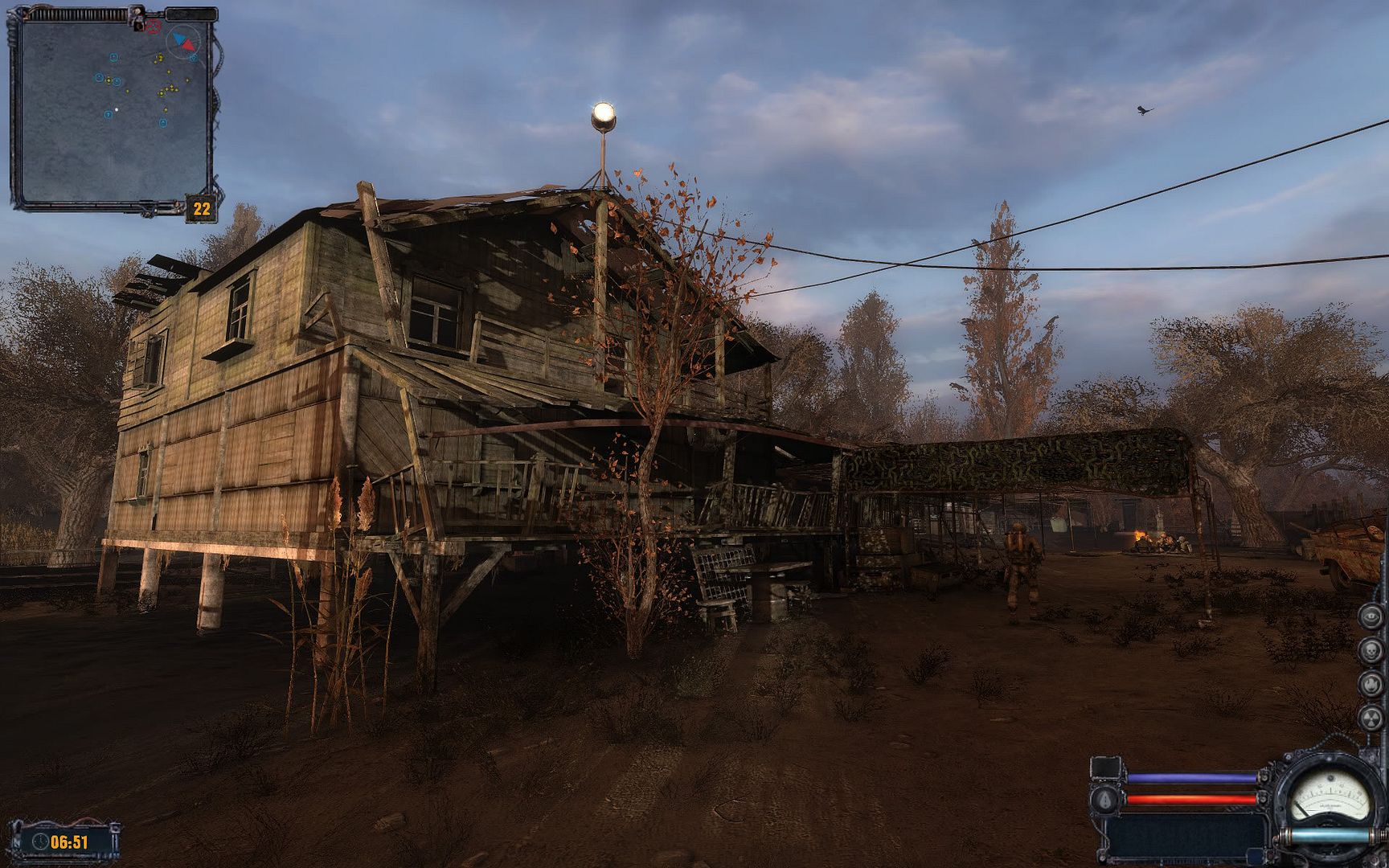Viewport: 1389px width, 868px height.
Task: Select the radiation trefoil indicator icon
Action: click(1371, 717)
